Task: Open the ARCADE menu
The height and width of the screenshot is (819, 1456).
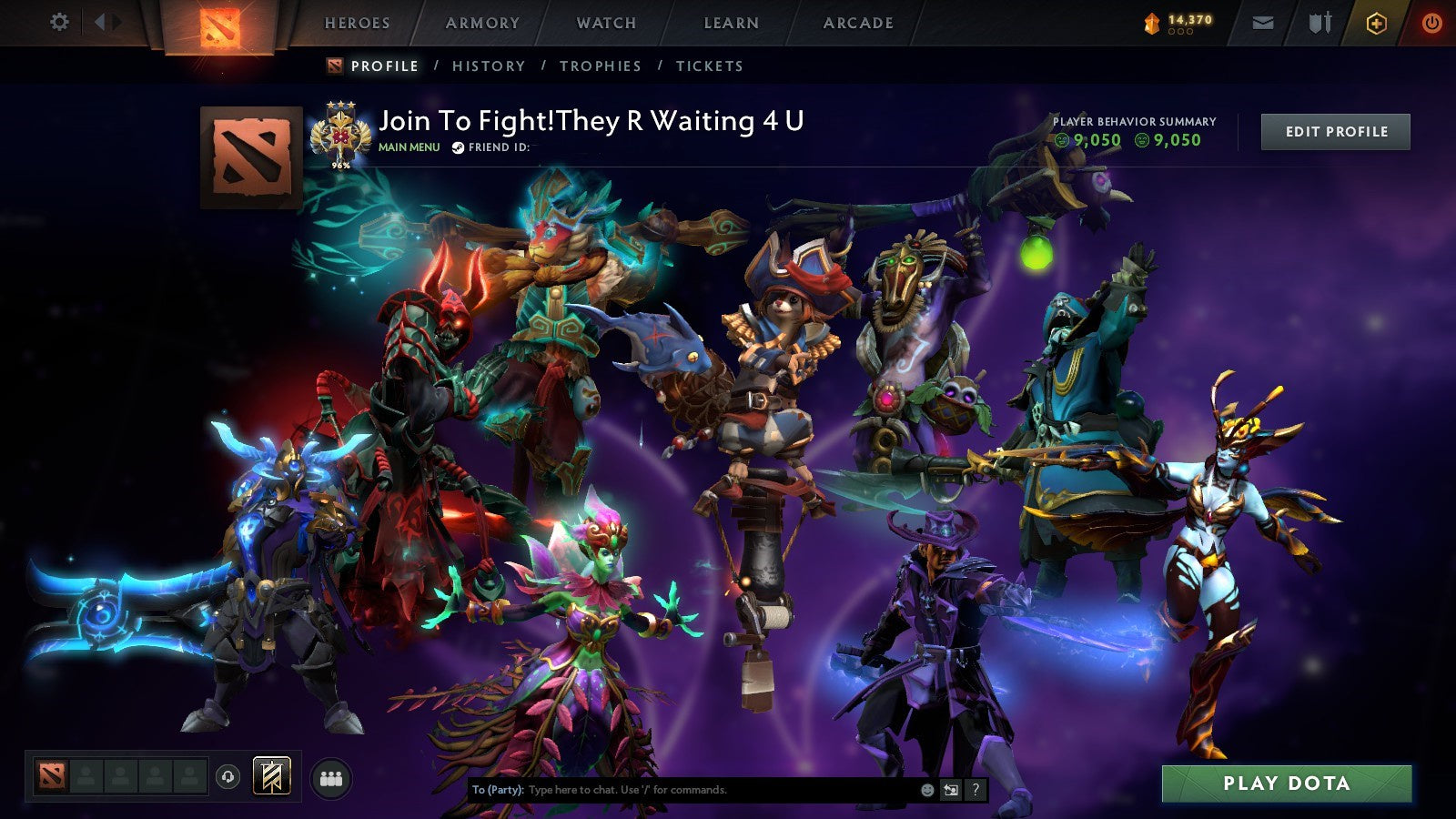Action: tap(857, 24)
